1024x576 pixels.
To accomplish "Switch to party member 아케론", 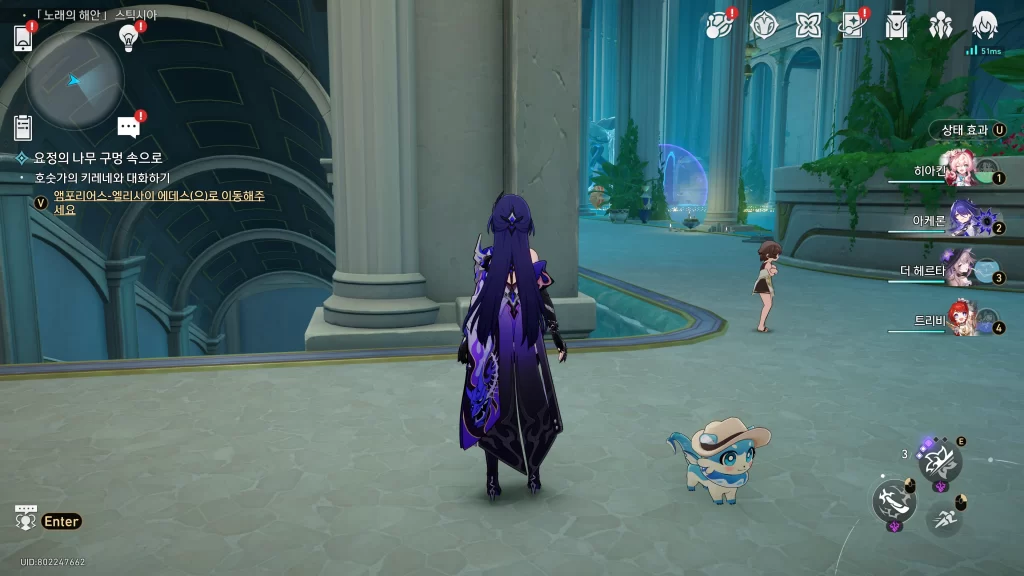I will click(962, 220).
